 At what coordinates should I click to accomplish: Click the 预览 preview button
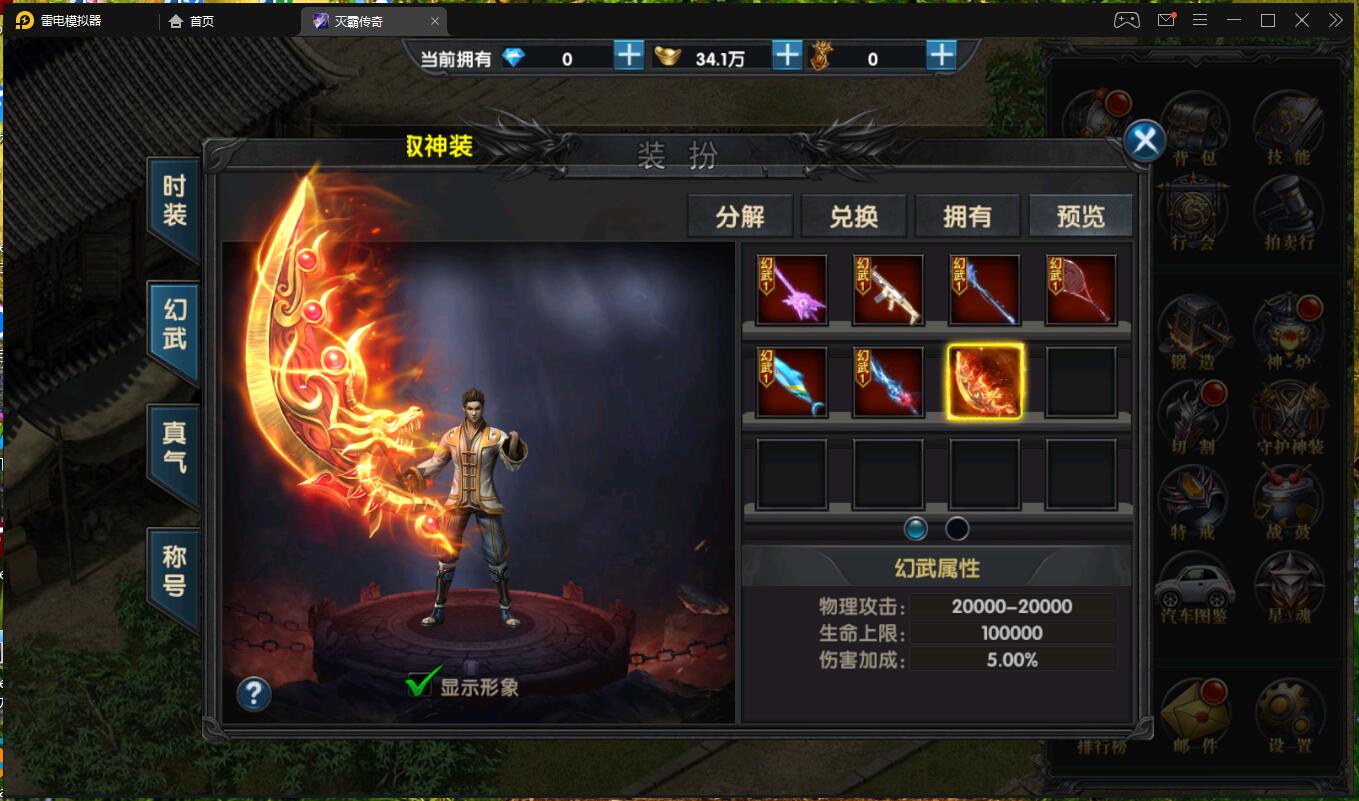(1081, 216)
